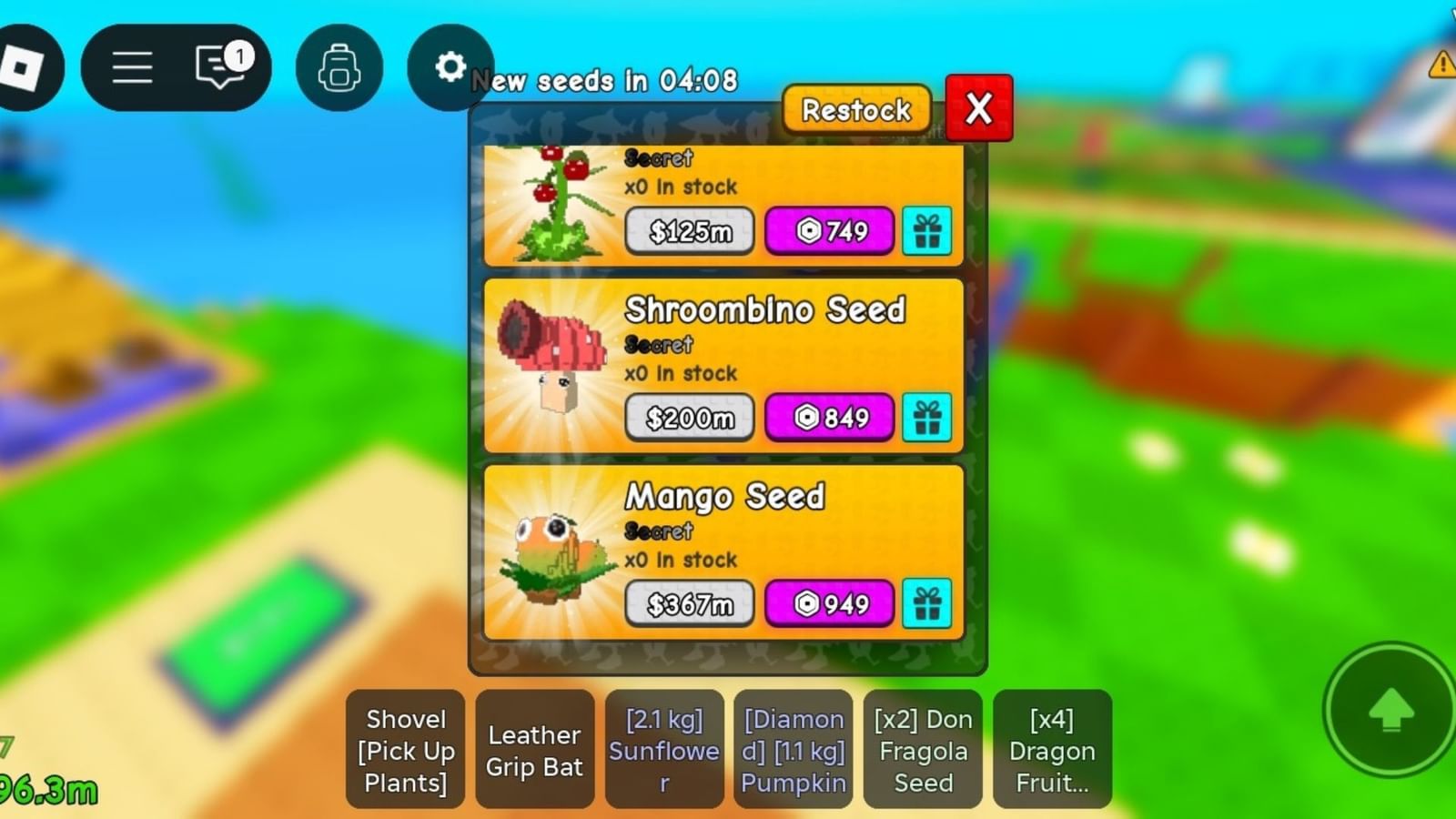The width and height of the screenshot is (1456, 819).
Task: Click the gift icon on the top seed listing
Action: [x=927, y=232]
